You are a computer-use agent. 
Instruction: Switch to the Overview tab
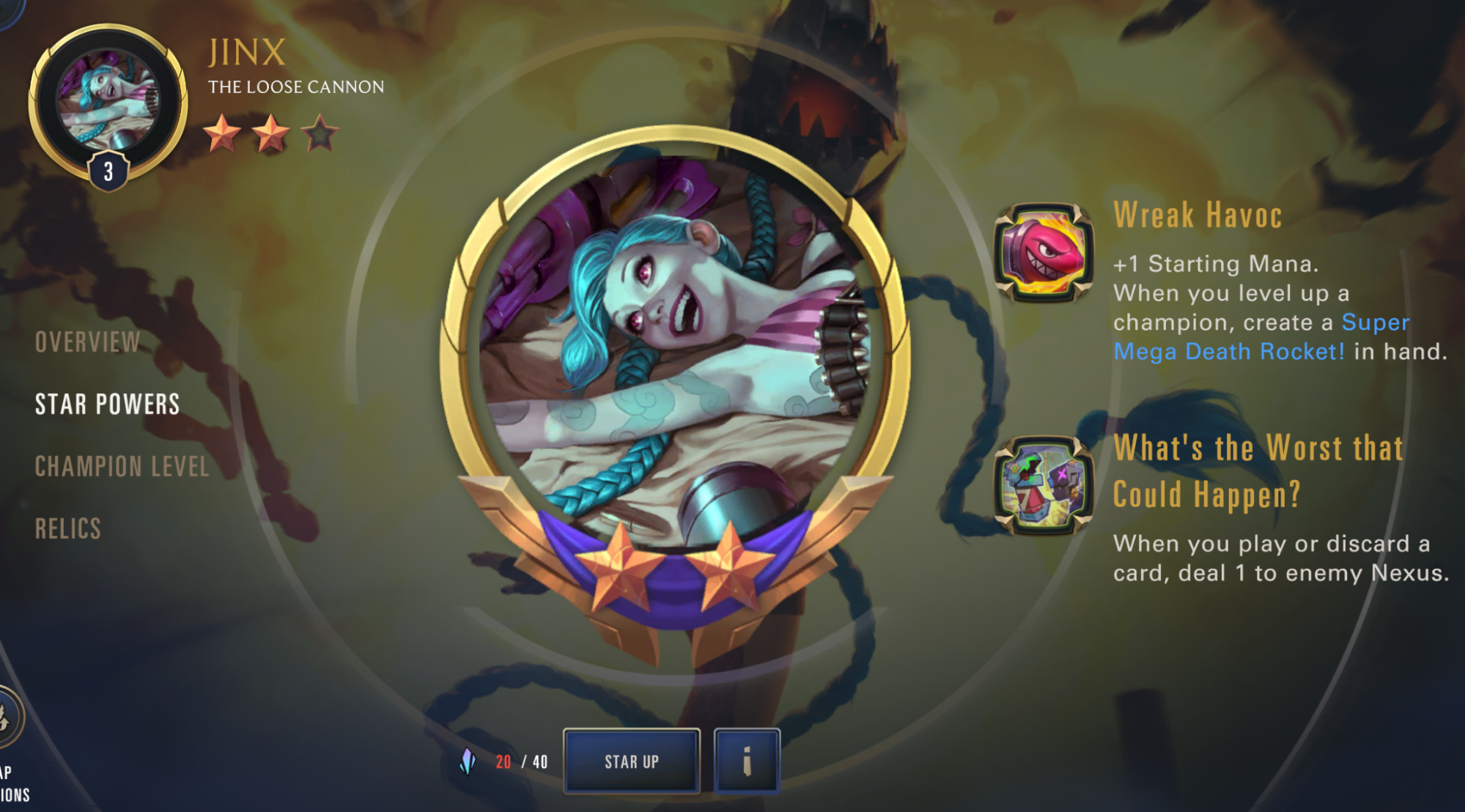coord(88,342)
